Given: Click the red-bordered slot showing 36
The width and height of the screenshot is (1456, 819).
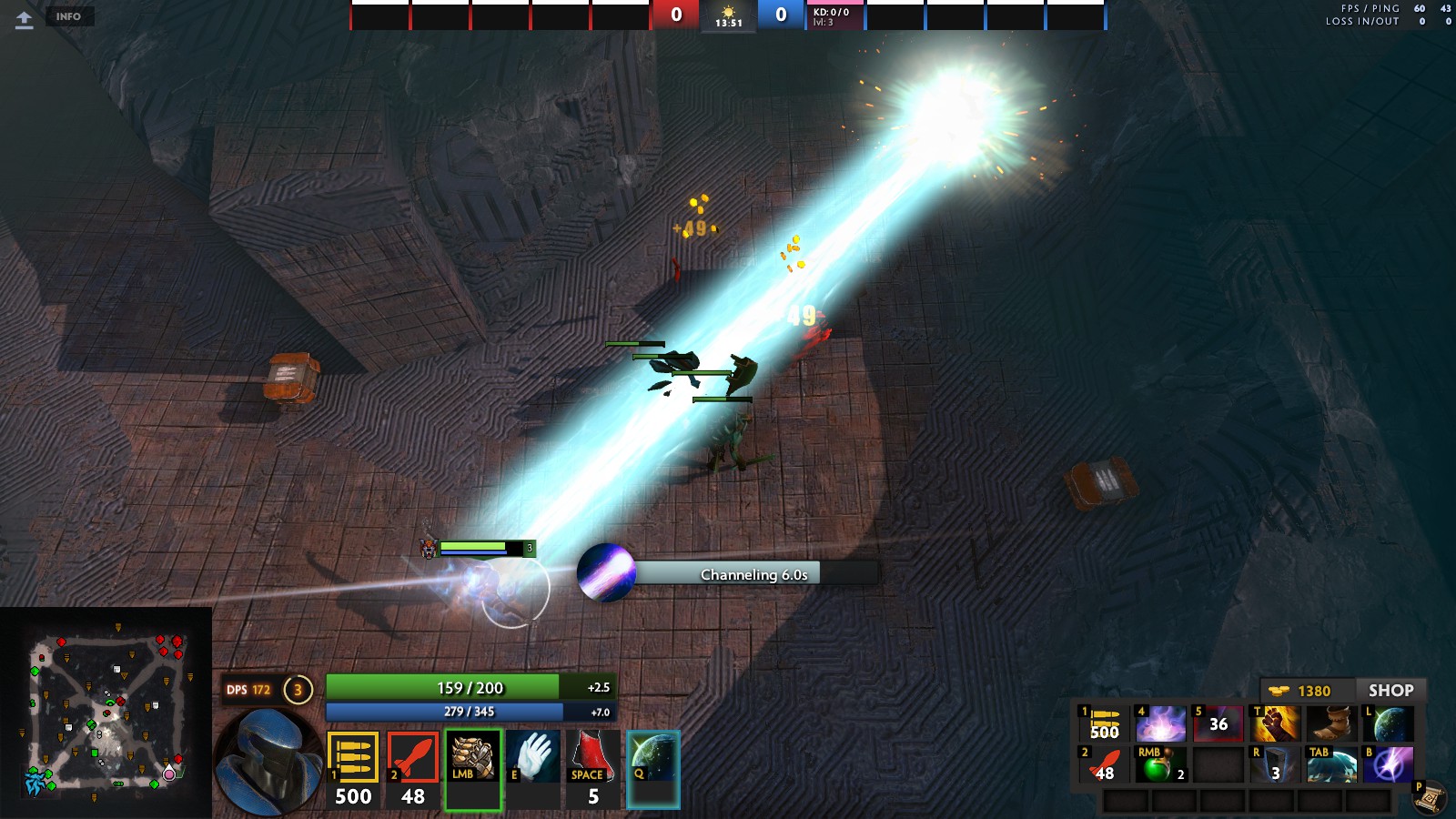Looking at the screenshot, I should pos(1218,724).
